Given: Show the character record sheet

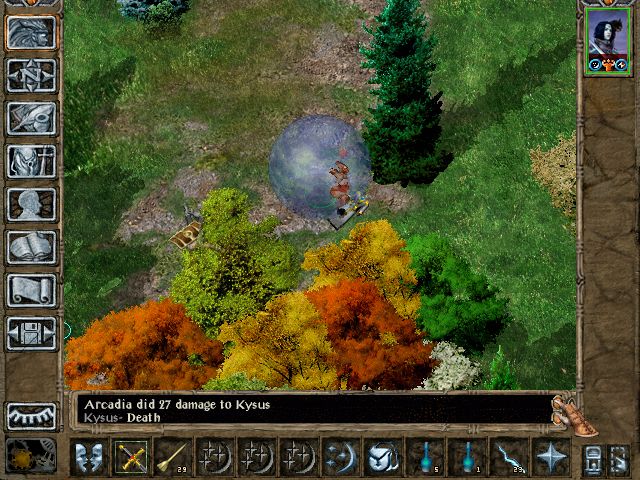Looking at the screenshot, I should [x=31, y=204].
